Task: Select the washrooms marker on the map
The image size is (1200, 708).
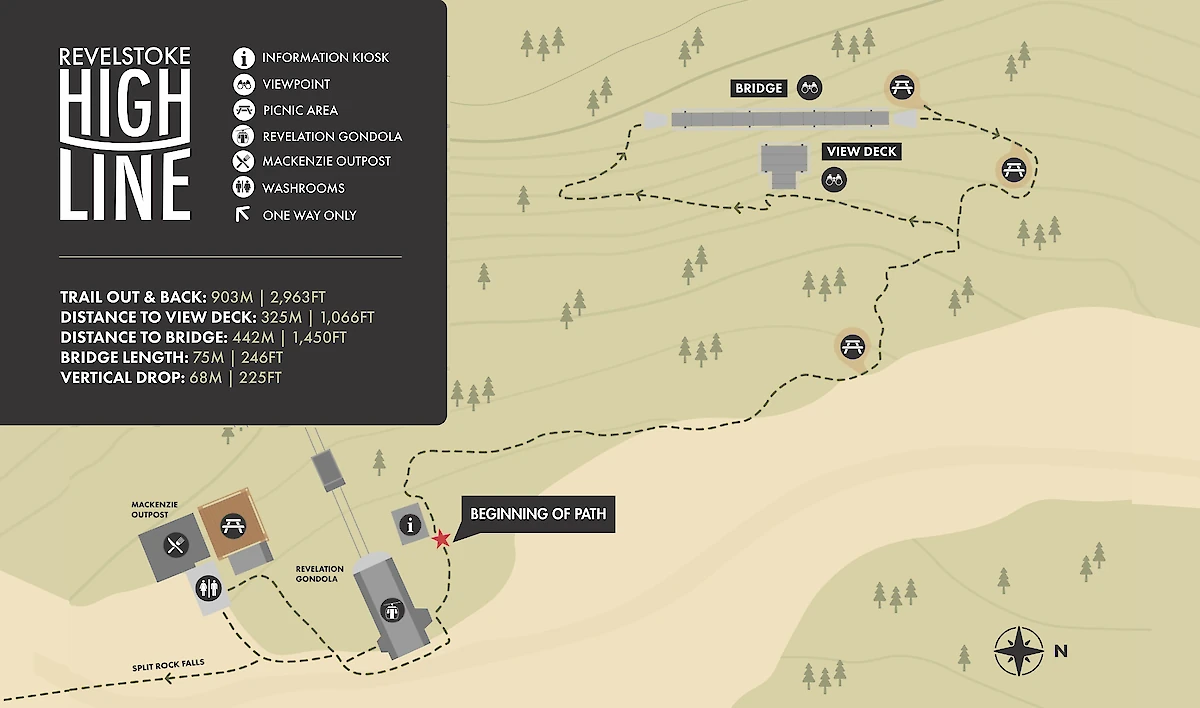Action: (209, 586)
